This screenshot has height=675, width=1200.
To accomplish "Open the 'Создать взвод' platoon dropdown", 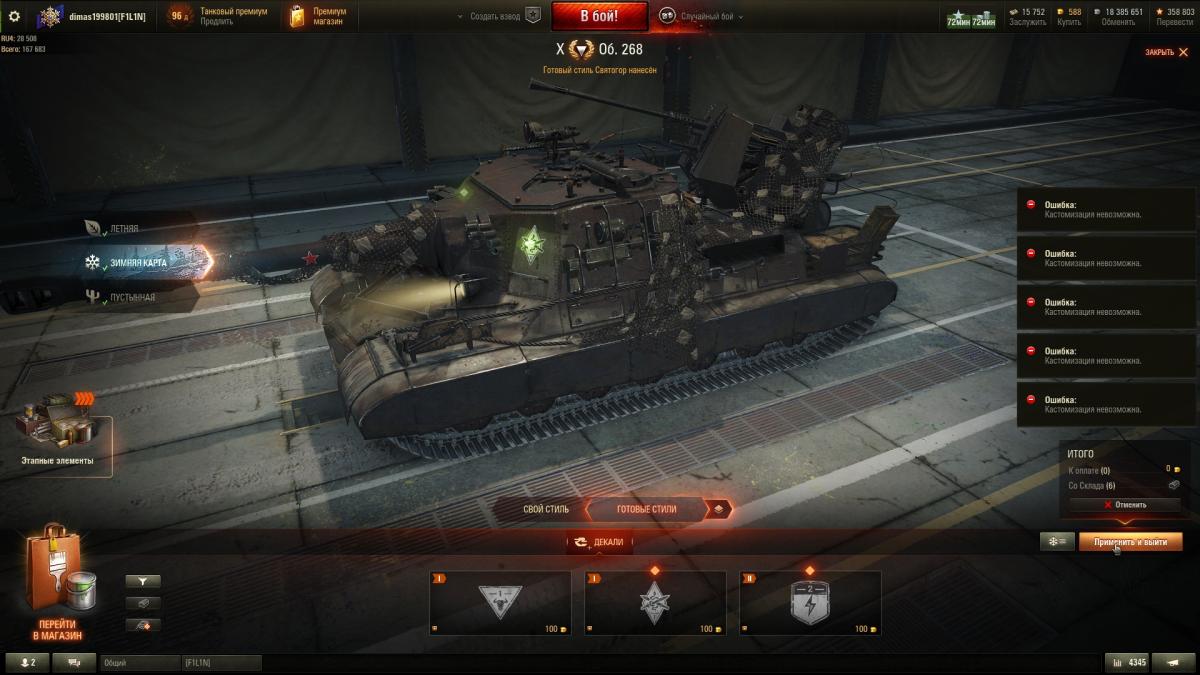I will tap(497, 16).
